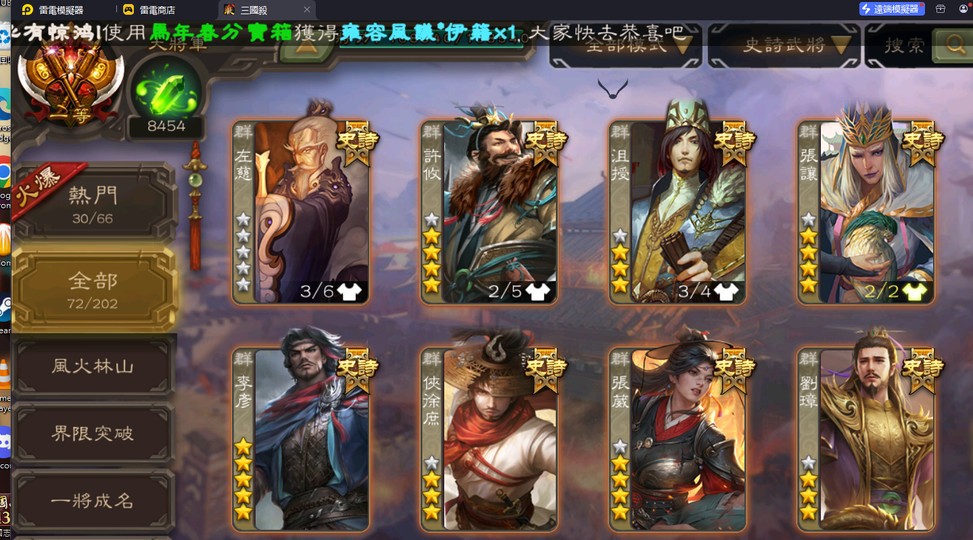973x540 pixels.
Task: Click the 遠端模擬器 button in title bar
Action: (x=891, y=9)
